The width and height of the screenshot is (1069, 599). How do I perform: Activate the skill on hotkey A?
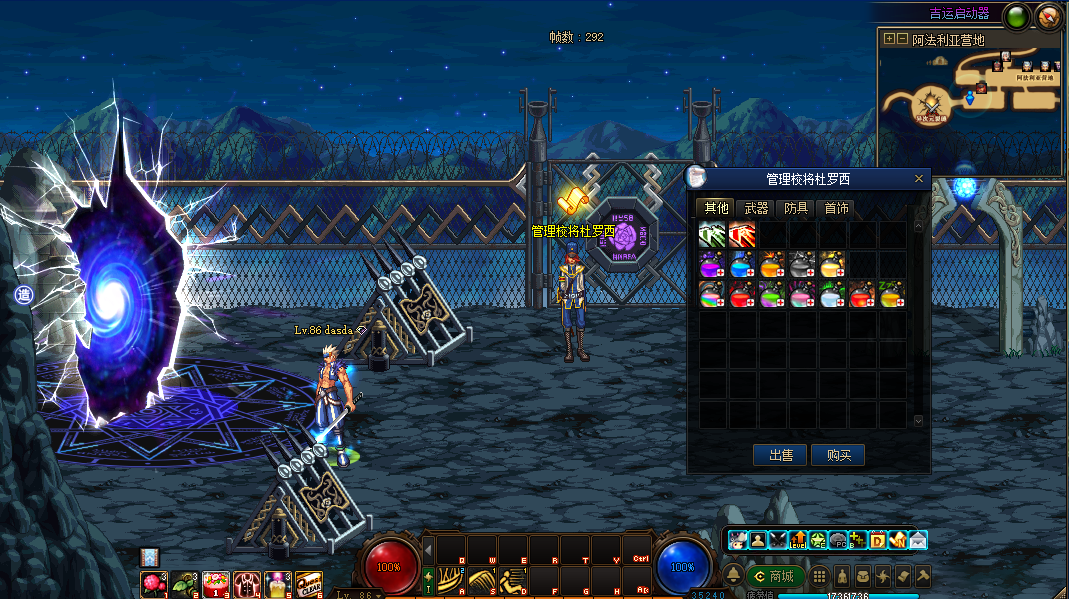pos(451,581)
